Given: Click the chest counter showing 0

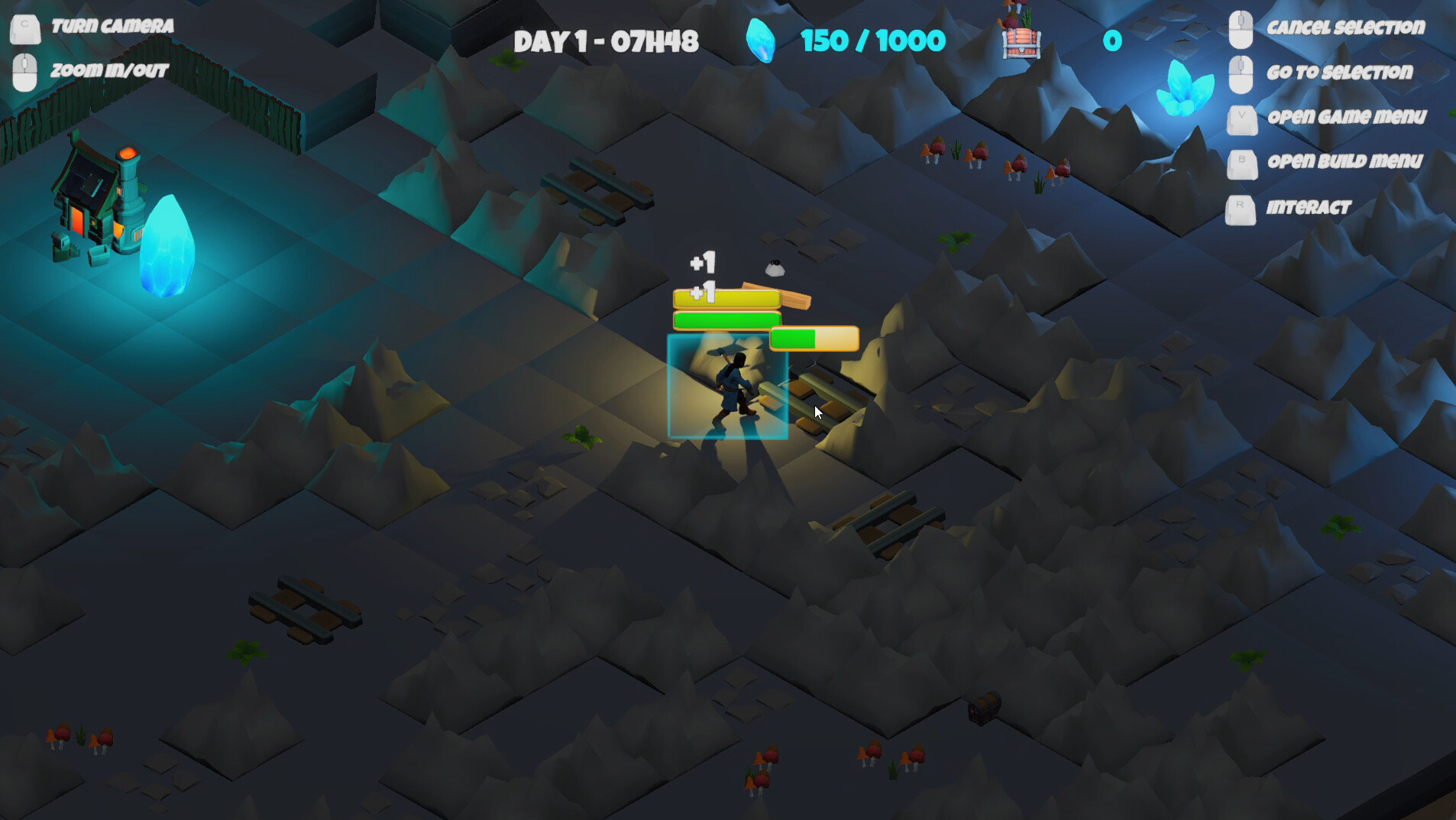Looking at the screenshot, I should 1111,41.
